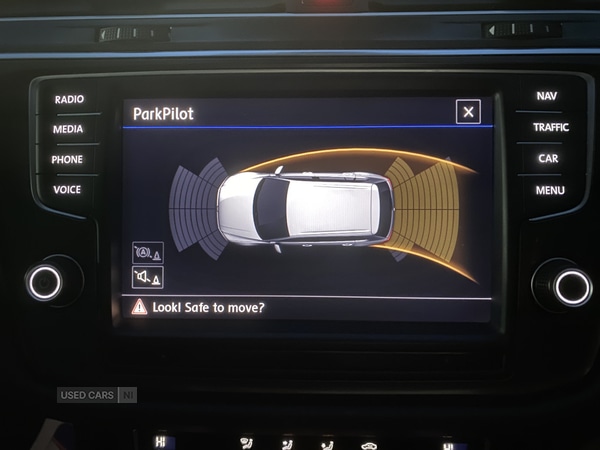This screenshot has width=600, height=450.
Task: Open the RADIO function
Action: (x=69, y=99)
